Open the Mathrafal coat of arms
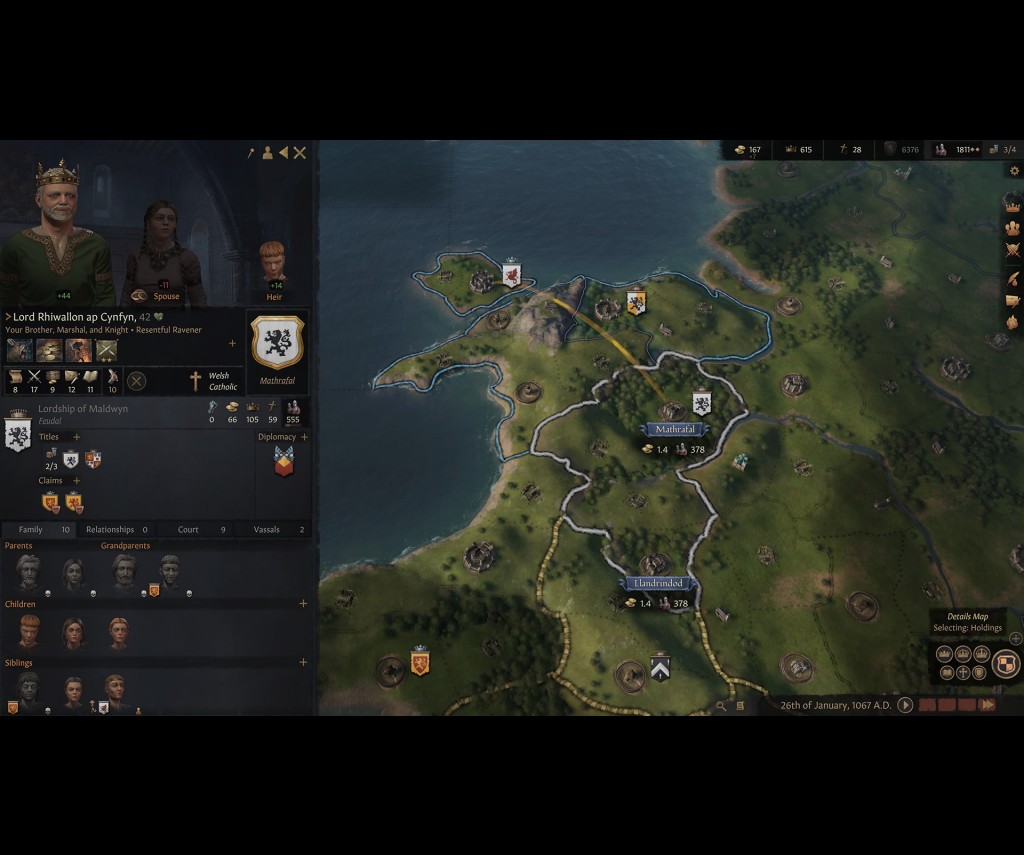The image size is (1024, 855). point(277,343)
